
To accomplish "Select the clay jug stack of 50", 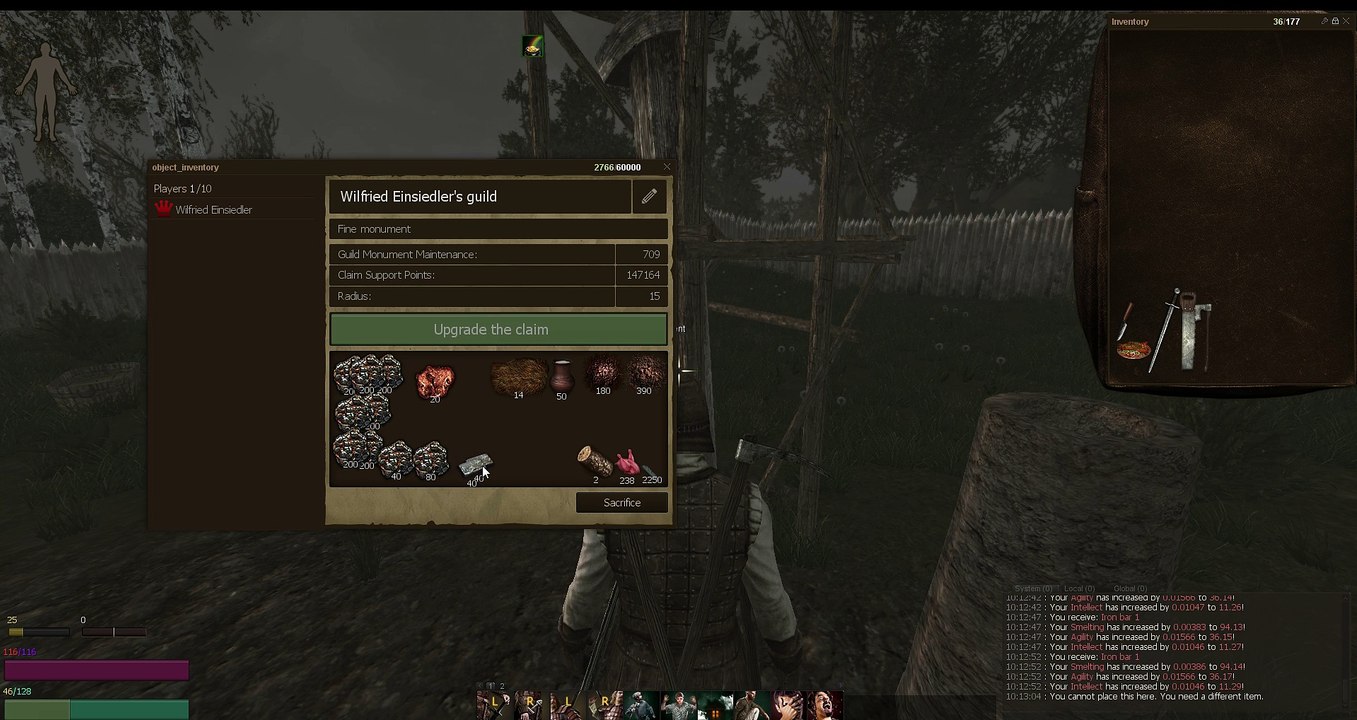I will (x=561, y=377).
